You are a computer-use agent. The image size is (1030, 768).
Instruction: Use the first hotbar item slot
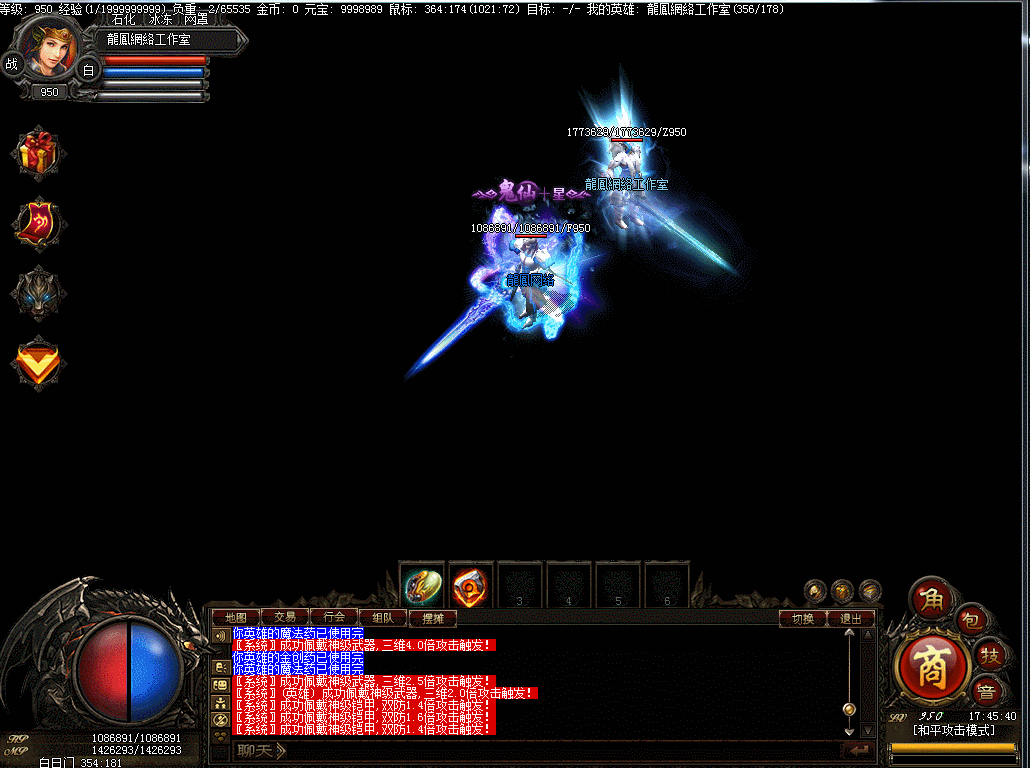(x=422, y=586)
